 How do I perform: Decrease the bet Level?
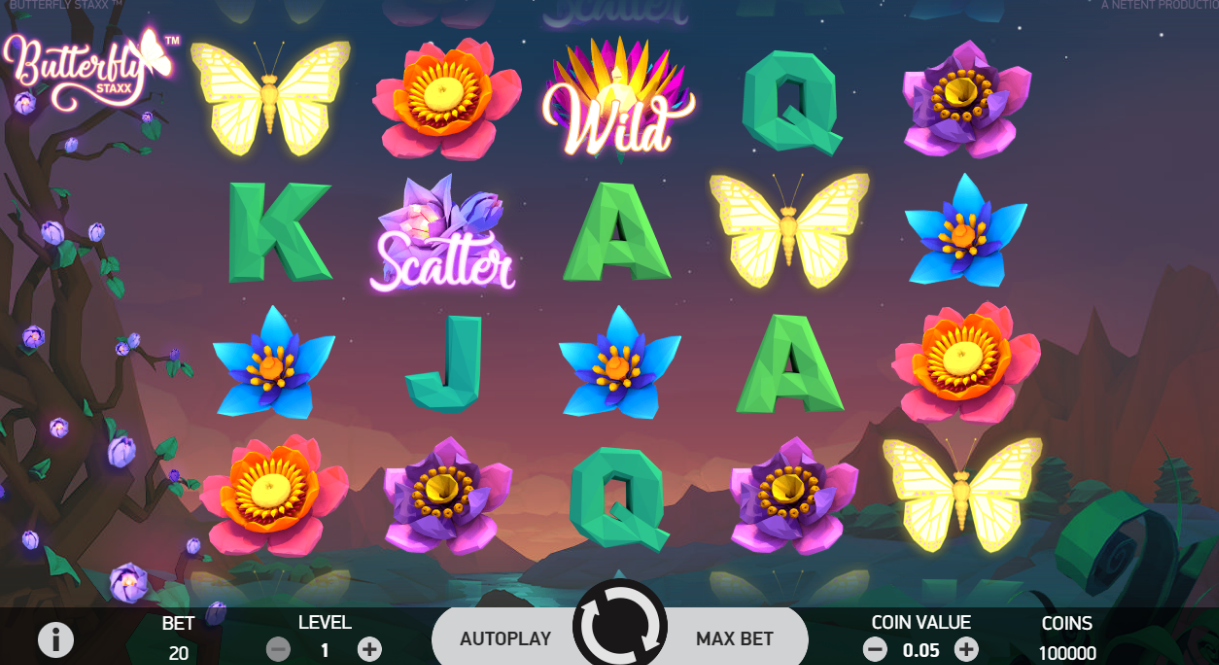279,649
